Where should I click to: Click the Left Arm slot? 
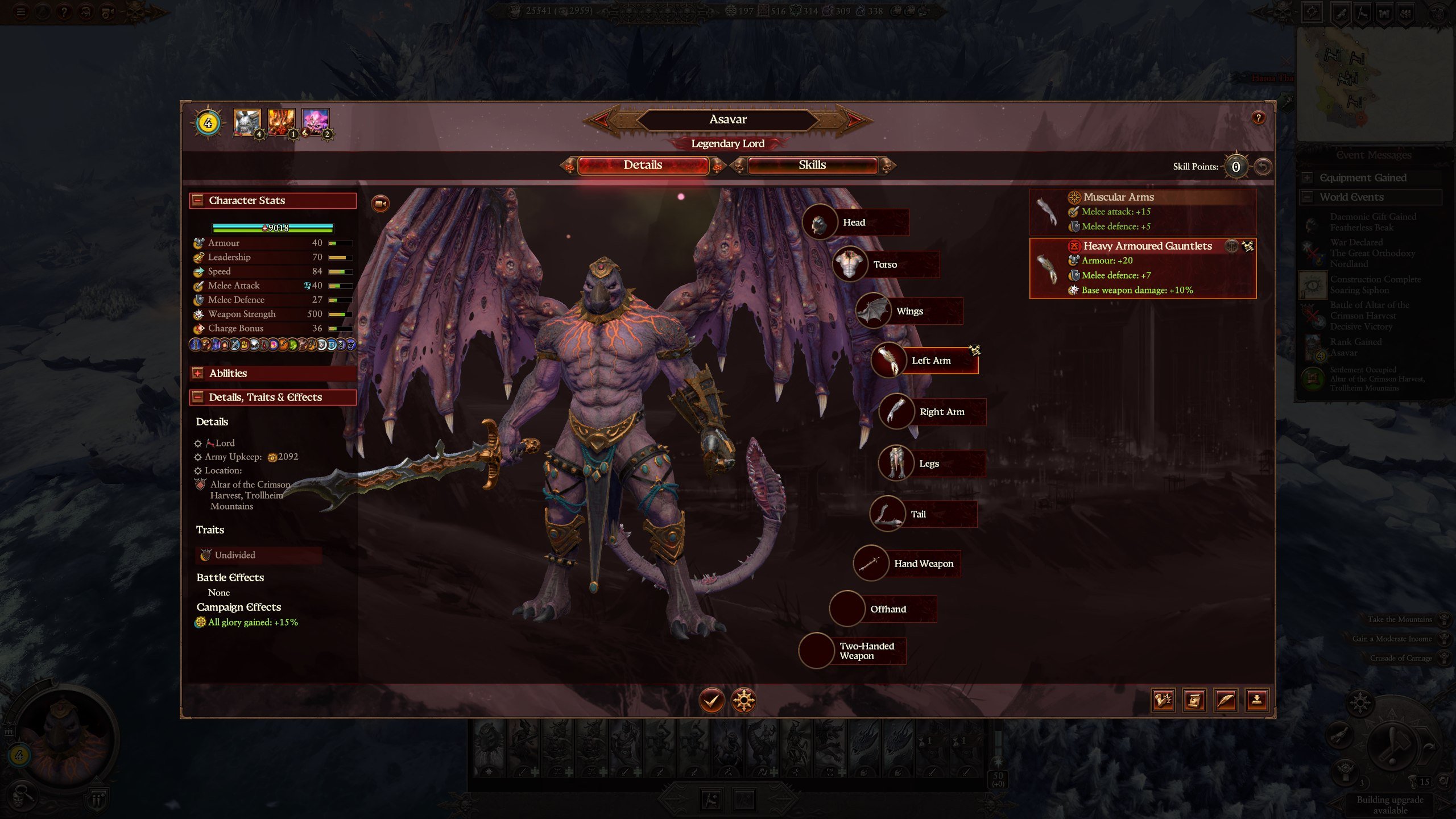point(930,361)
